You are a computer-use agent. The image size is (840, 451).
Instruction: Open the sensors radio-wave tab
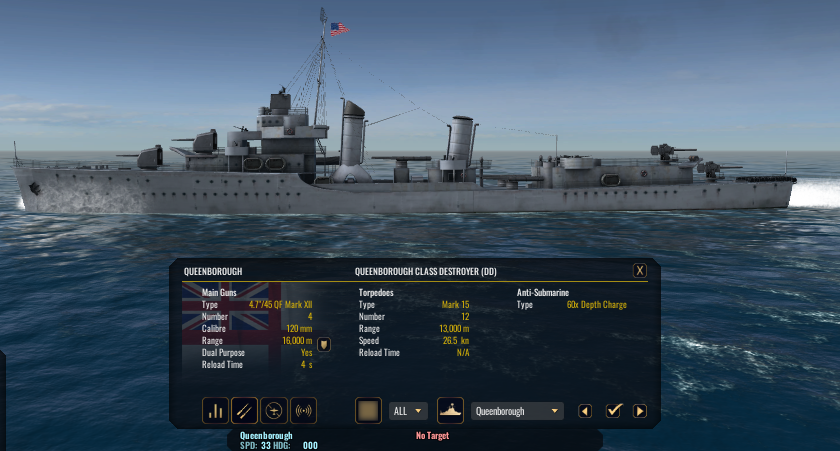(302, 410)
